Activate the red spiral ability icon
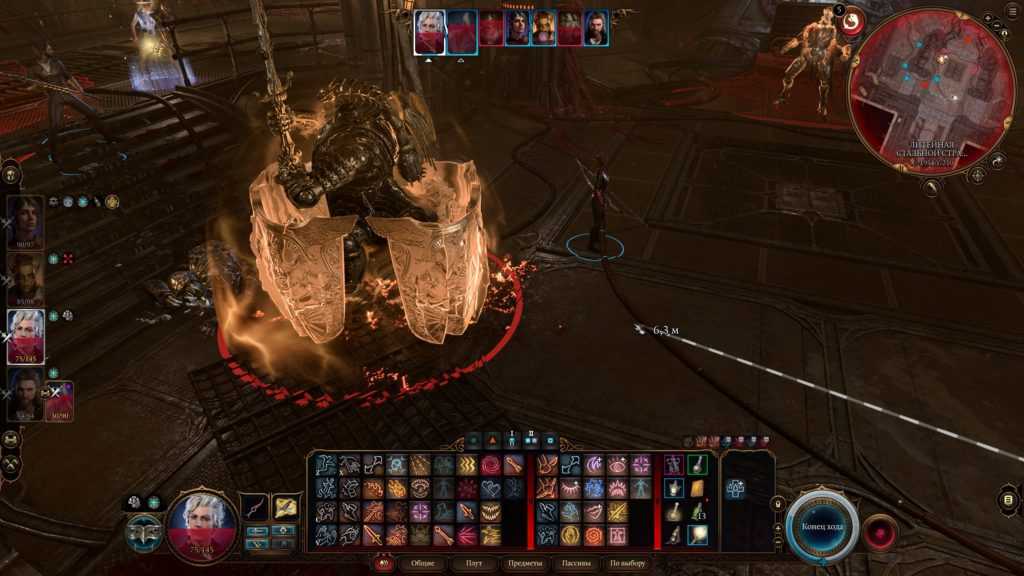The width and height of the screenshot is (1024, 576). (490, 465)
